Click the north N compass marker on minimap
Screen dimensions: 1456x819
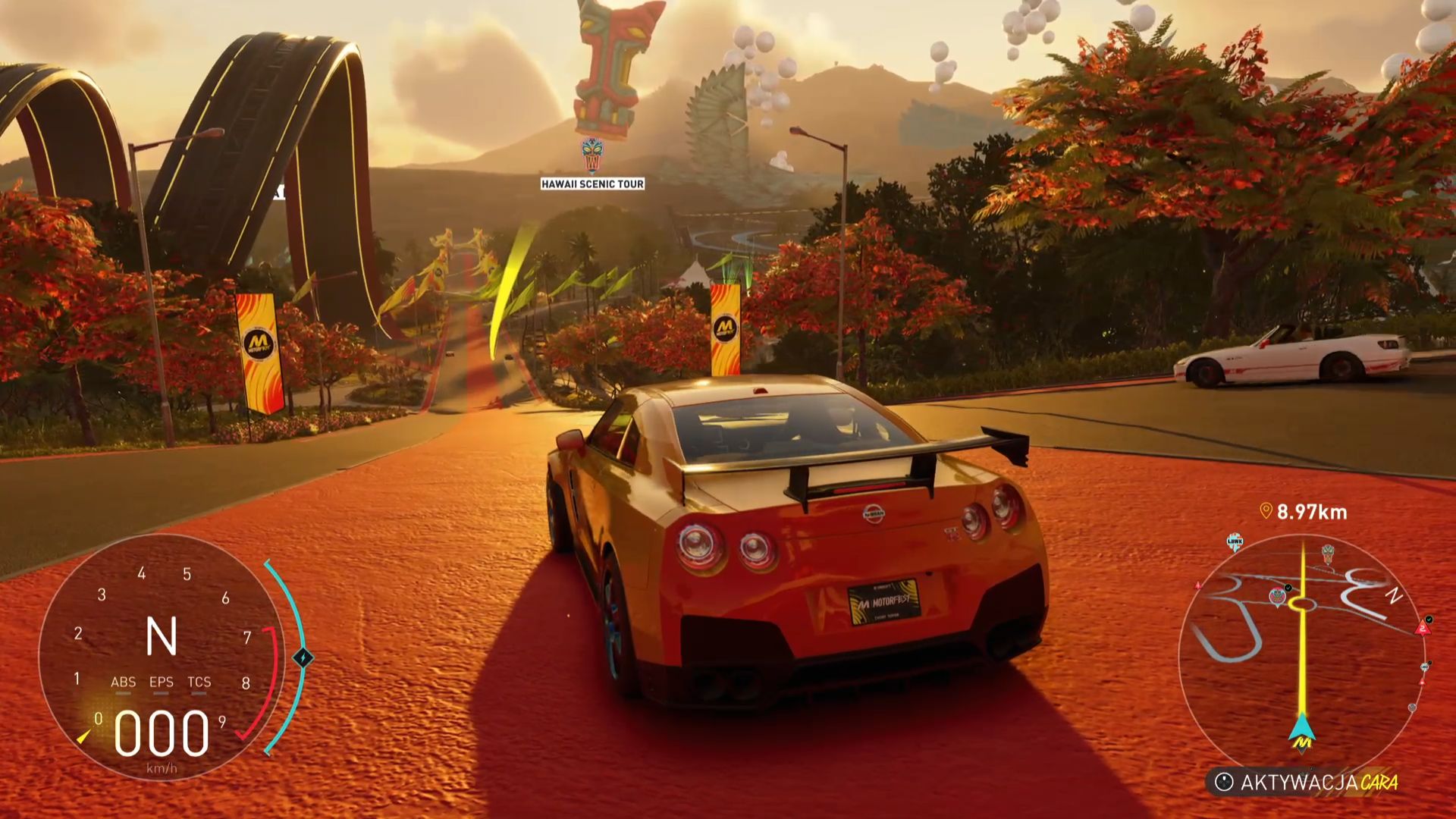[1394, 596]
